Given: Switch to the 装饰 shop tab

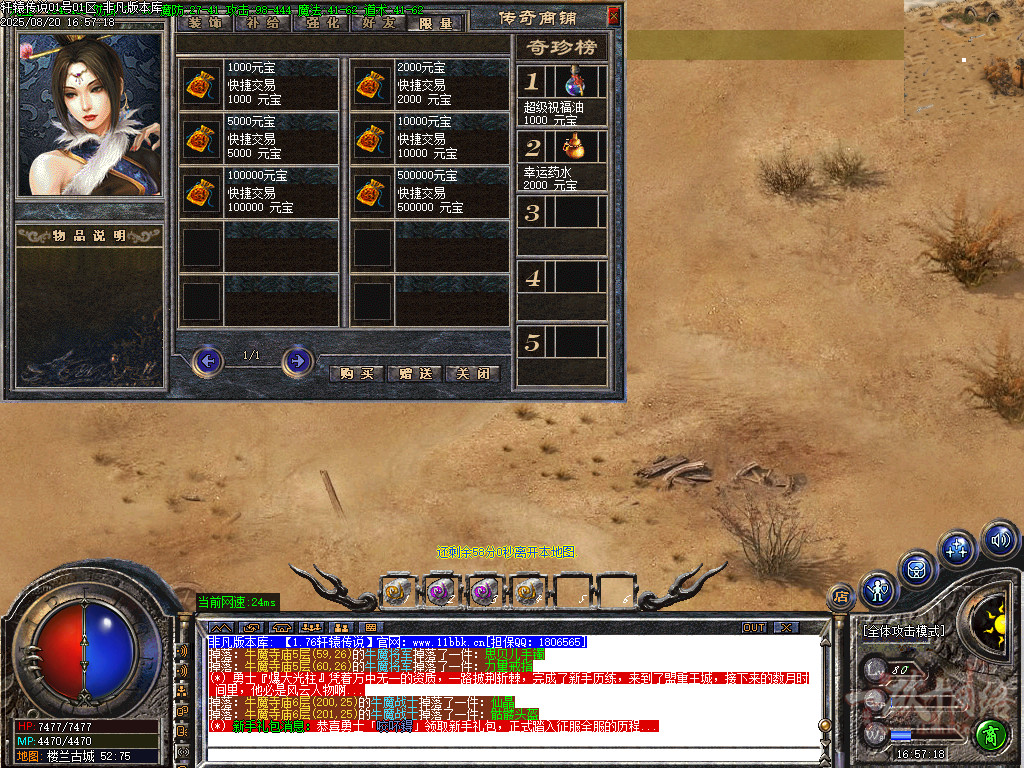Looking at the screenshot, I should [204, 22].
